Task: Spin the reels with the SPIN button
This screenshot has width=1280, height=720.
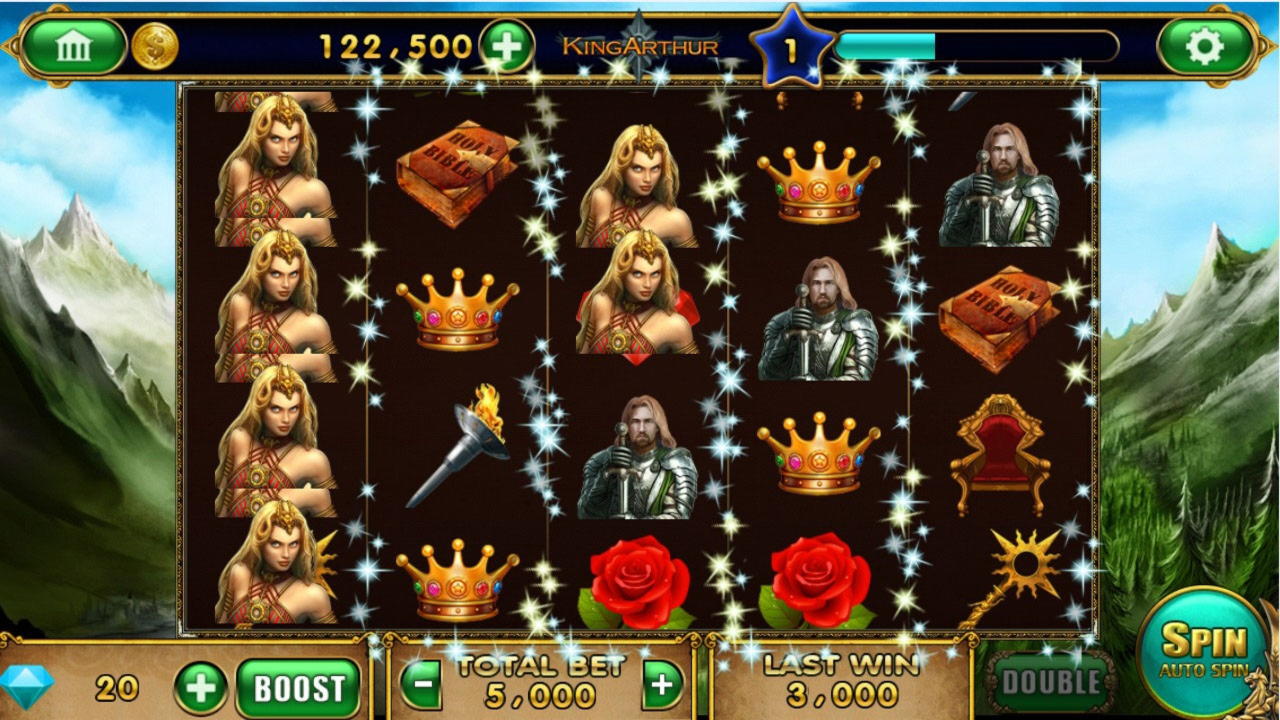Action: (x=1203, y=648)
